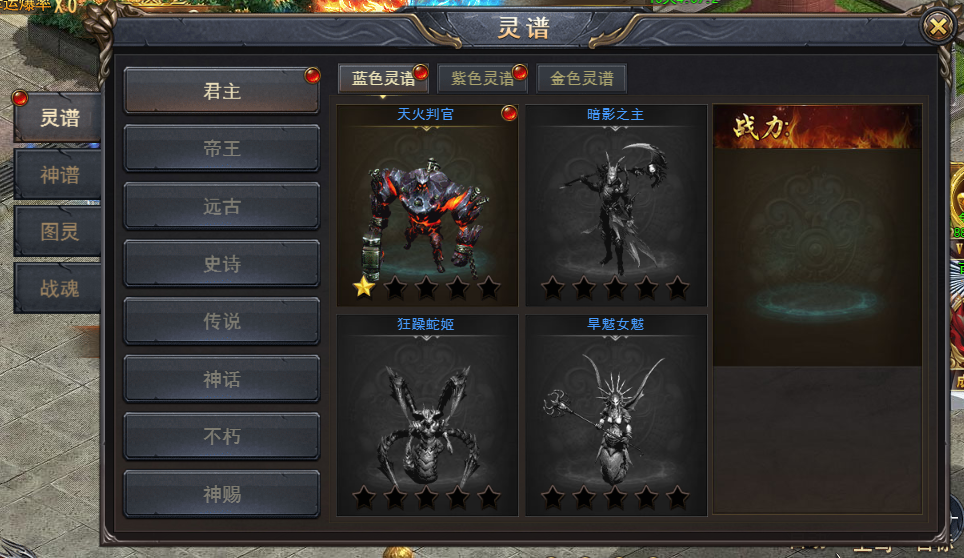The image size is (964, 558).
Task: Select the 狂躁鸵姬 spirit card
Action: [x=427, y=415]
